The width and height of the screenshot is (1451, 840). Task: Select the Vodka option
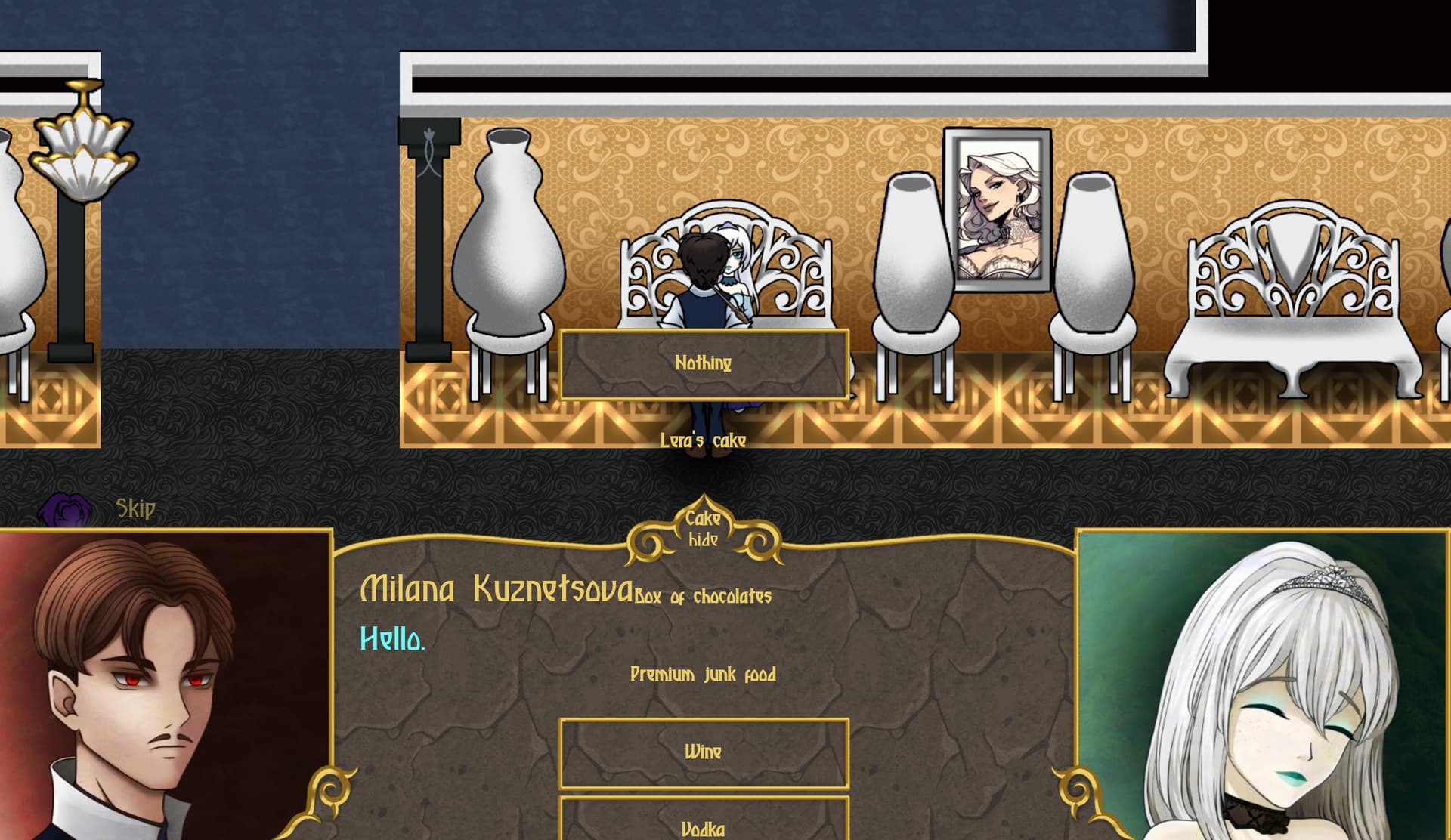(x=704, y=827)
